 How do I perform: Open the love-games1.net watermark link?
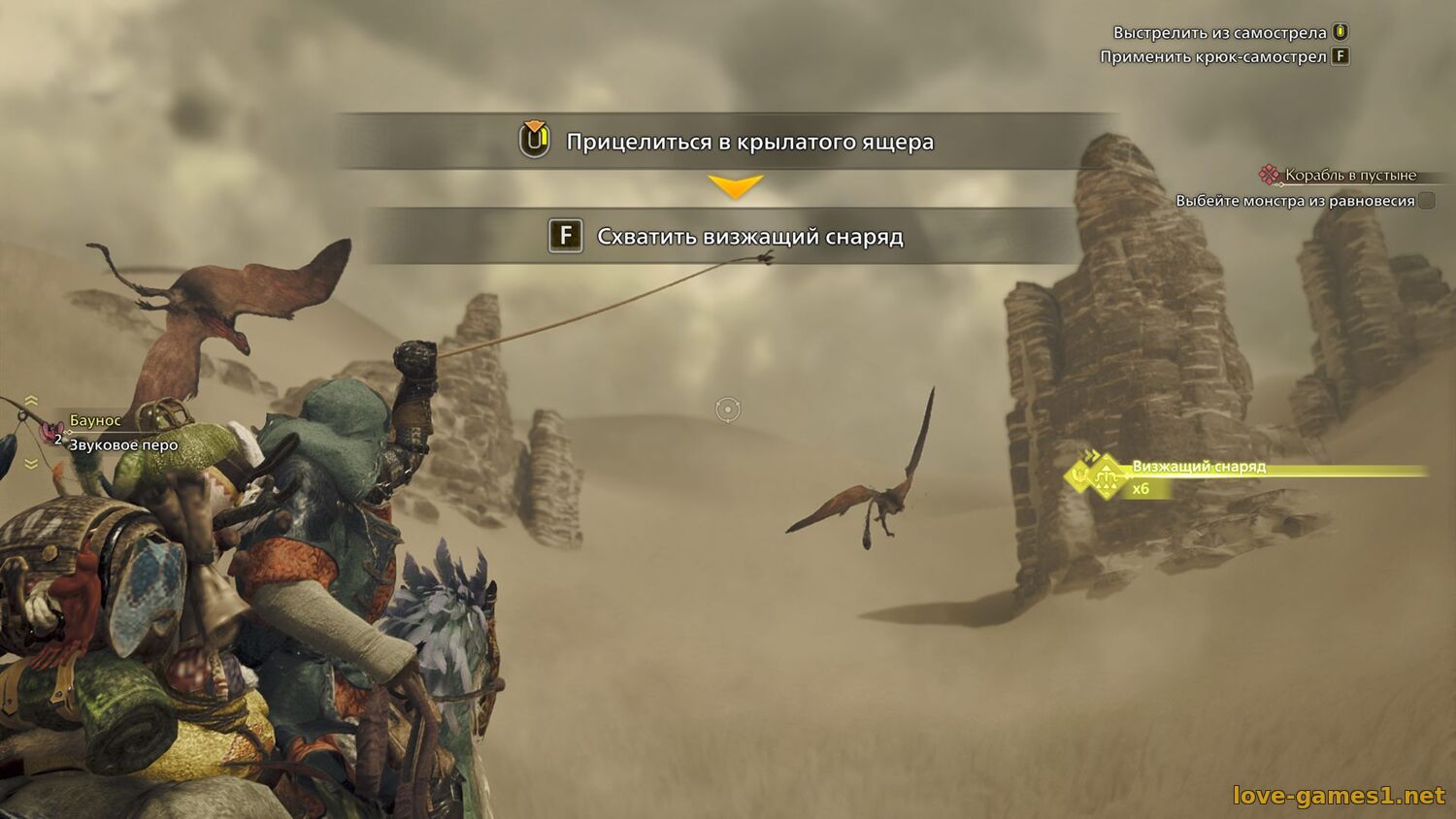[1339, 796]
